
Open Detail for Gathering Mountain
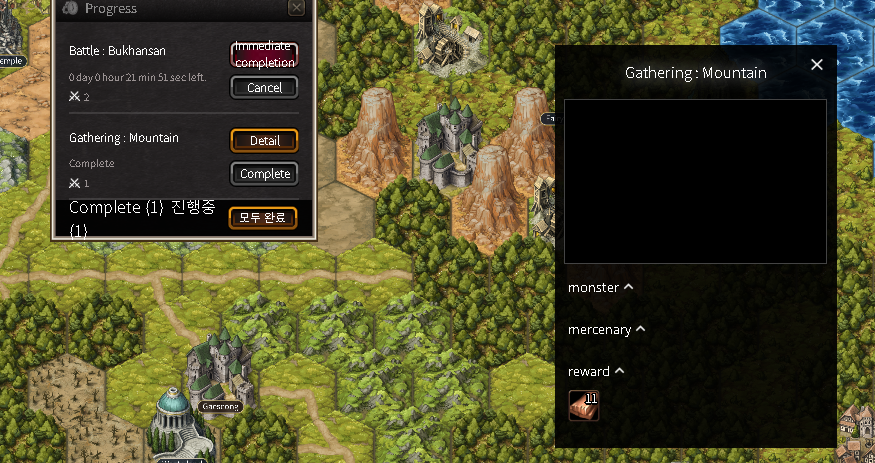264,141
